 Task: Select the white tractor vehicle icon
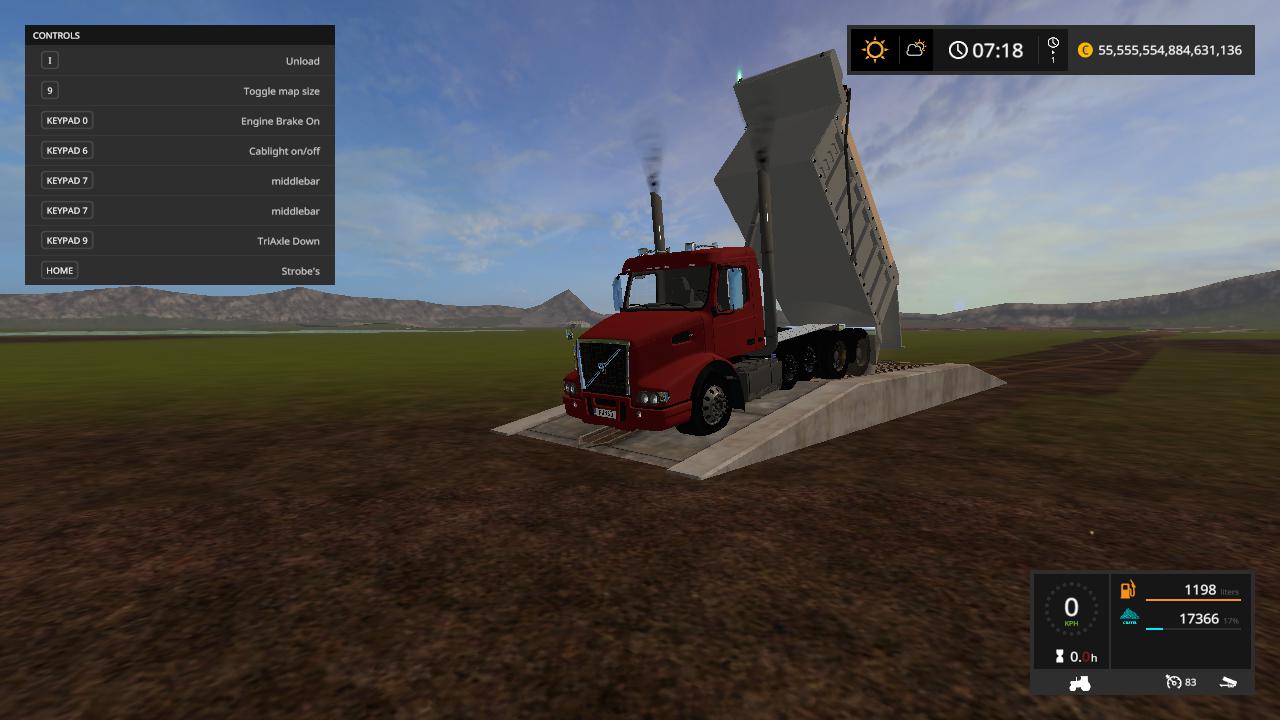[1080, 682]
